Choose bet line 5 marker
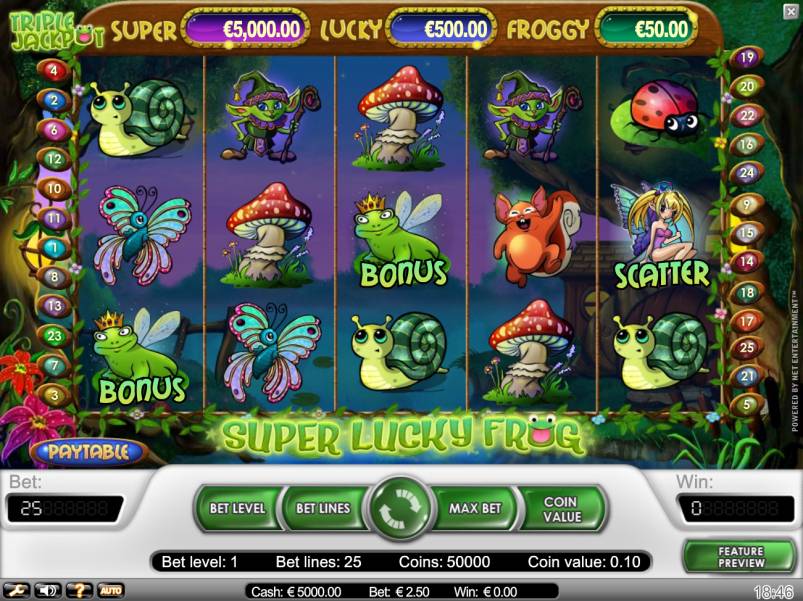 pyautogui.click(x=744, y=405)
